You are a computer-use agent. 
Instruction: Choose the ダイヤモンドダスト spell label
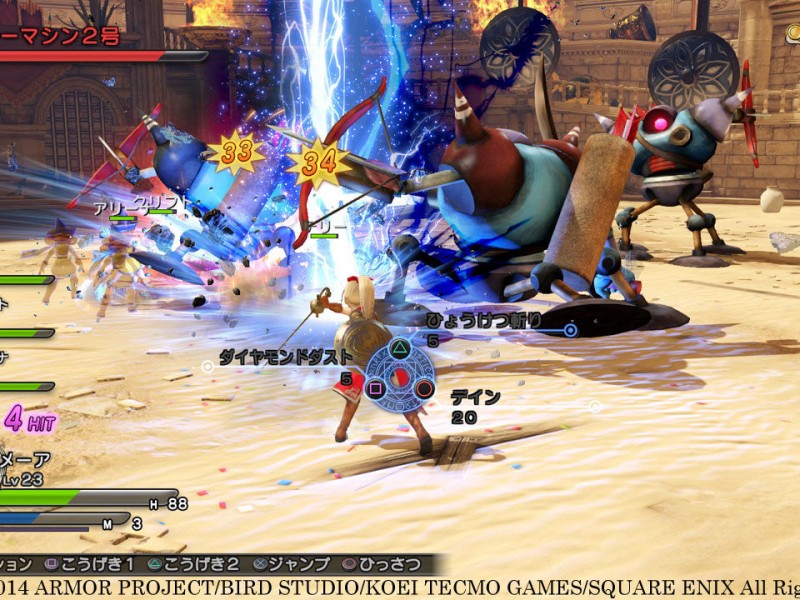pos(286,356)
